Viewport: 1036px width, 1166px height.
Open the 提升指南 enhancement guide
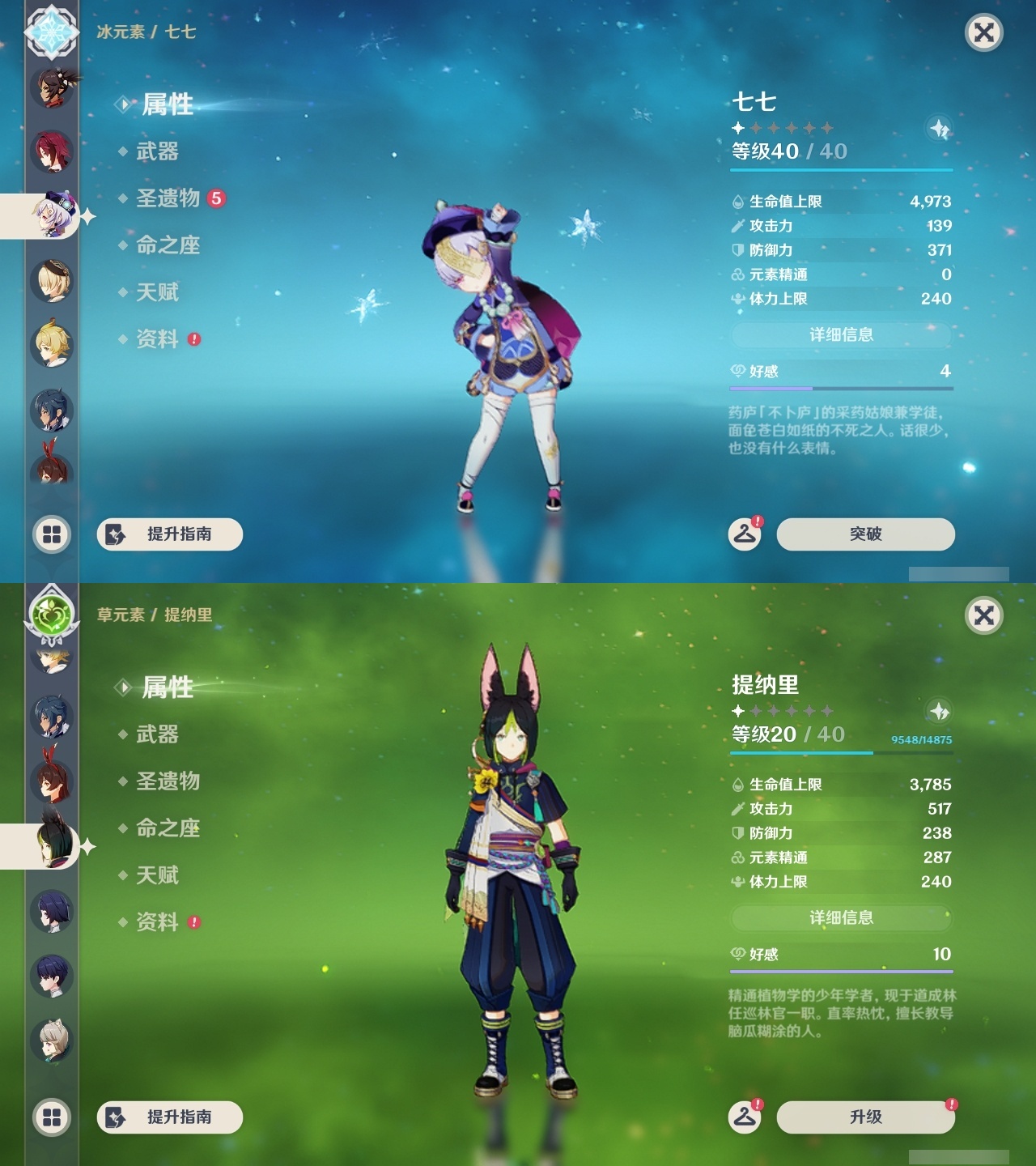tap(170, 534)
